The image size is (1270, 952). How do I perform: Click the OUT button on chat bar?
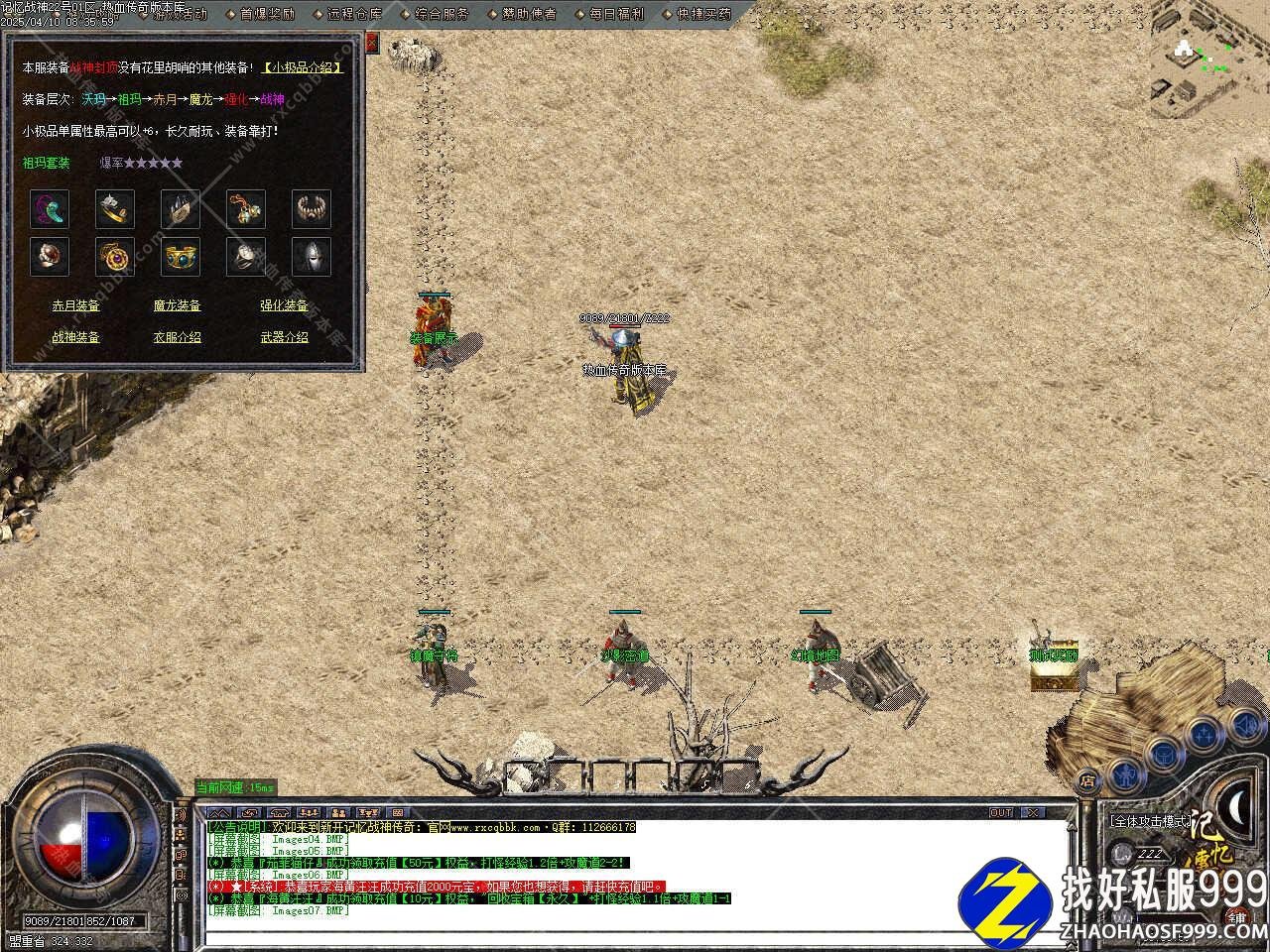click(1001, 812)
